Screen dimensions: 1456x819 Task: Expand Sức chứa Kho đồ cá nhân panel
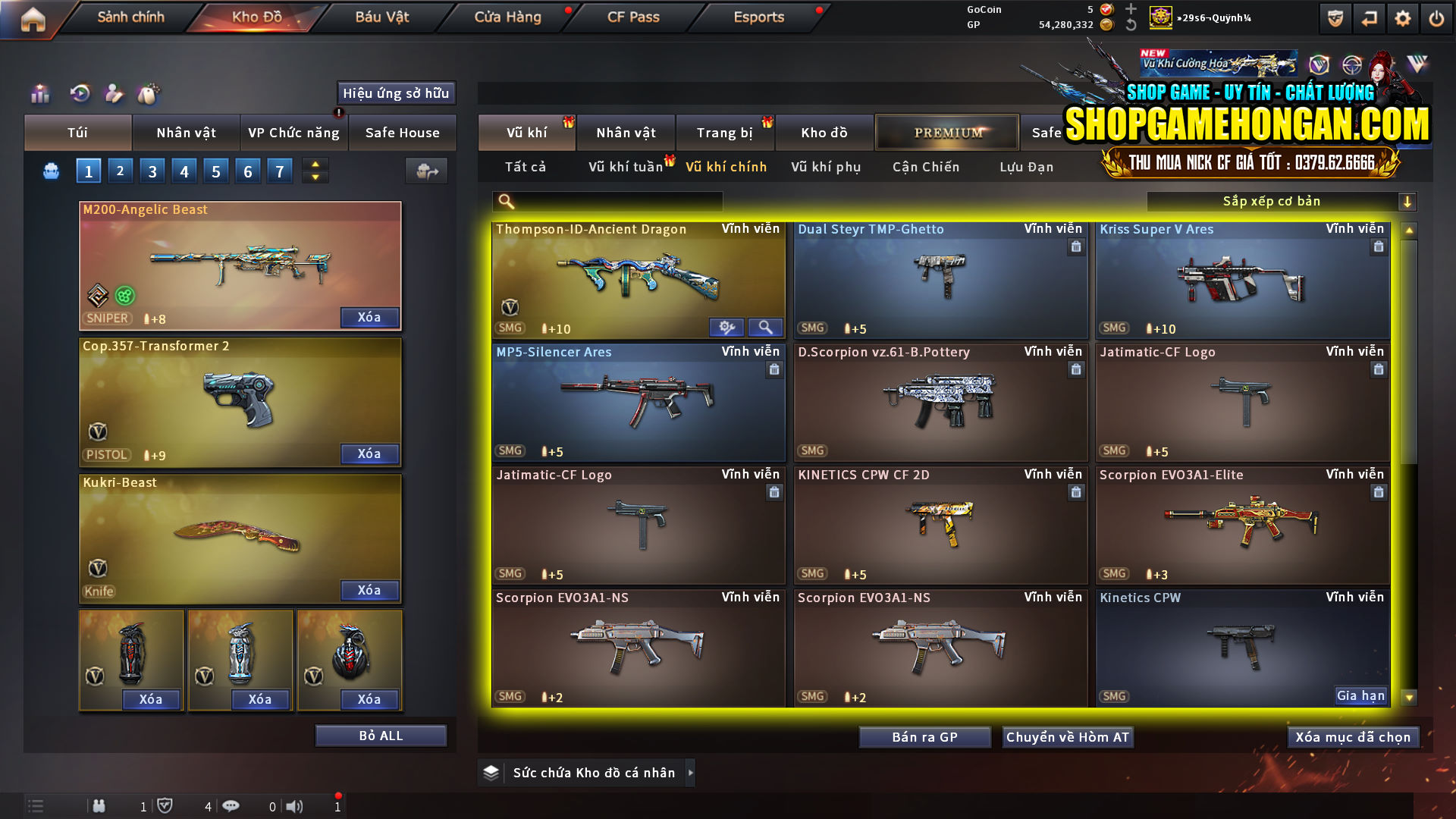[691, 773]
